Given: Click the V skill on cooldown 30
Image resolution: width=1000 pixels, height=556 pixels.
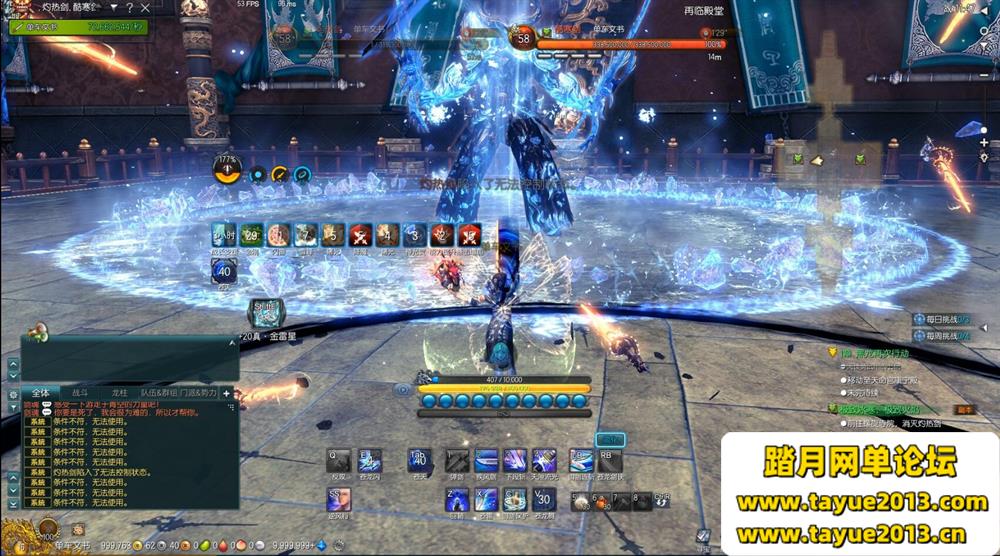Looking at the screenshot, I should click(544, 499).
